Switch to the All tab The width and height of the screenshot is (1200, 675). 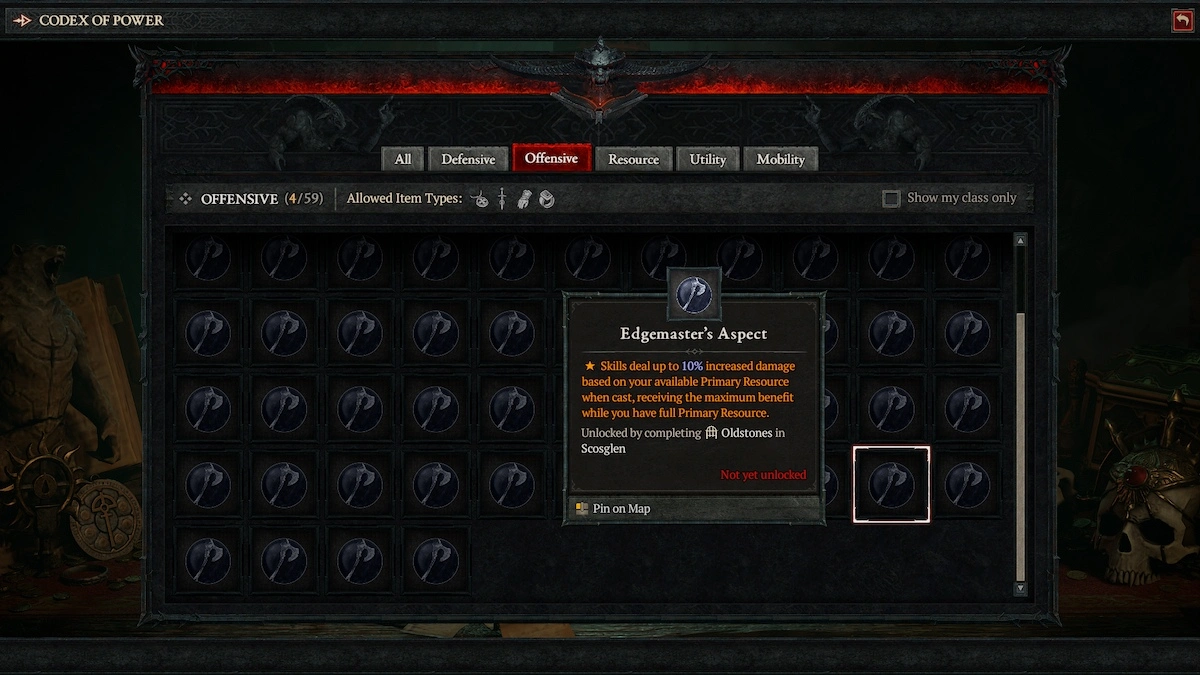click(x=403, y=159)
